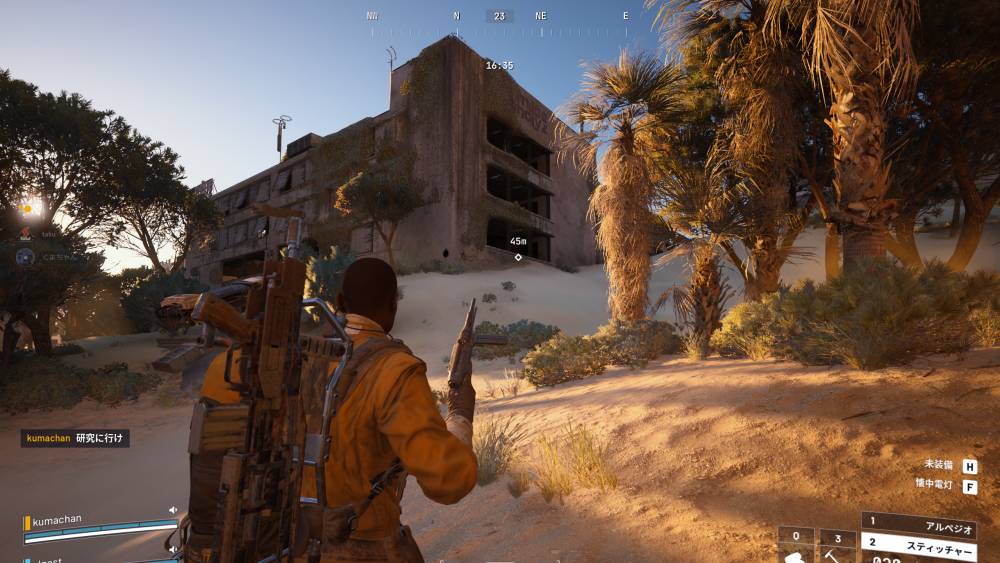Select the アルペジオ weapon in slot 1
Viewport: 1000px width, 563px height.
point(918,521)
